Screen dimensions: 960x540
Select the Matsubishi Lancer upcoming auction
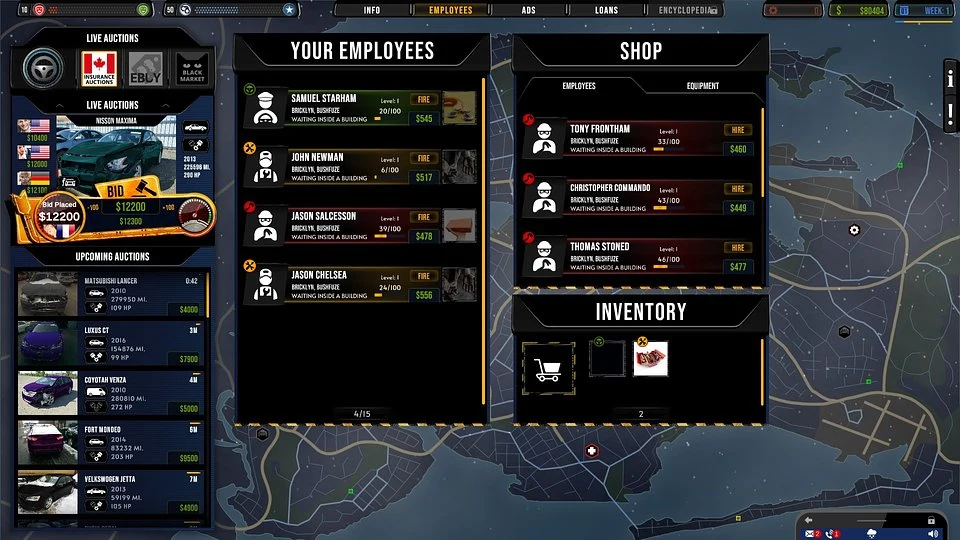click(110, 294)
